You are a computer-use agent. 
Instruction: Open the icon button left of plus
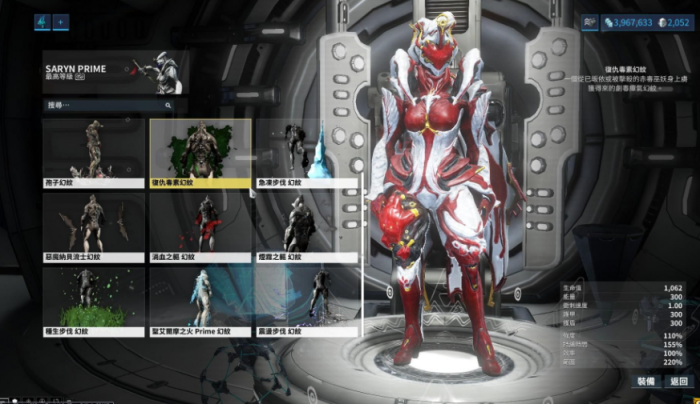[42, 21]
